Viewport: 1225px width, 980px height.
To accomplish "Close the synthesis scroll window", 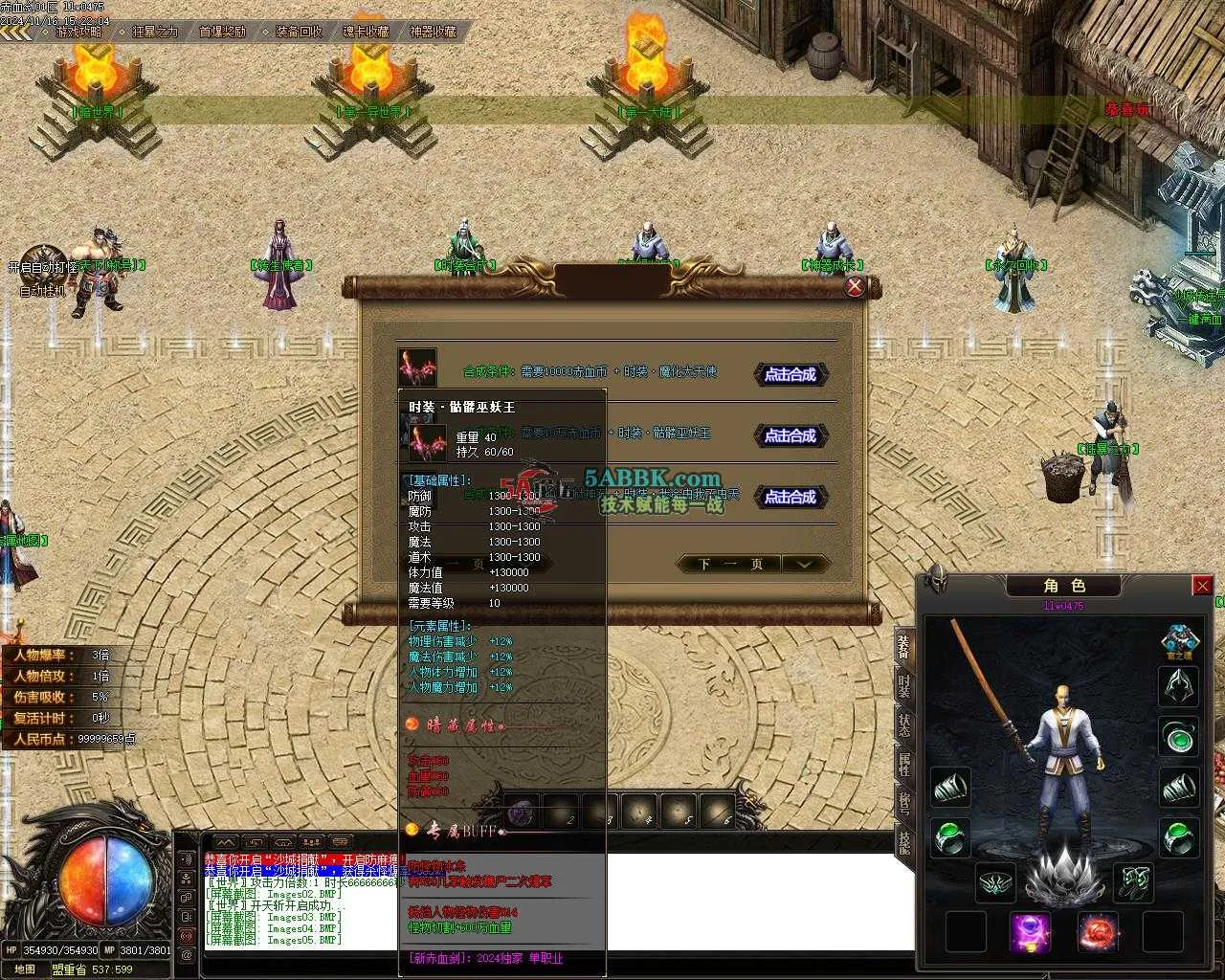I will [855, 286].
